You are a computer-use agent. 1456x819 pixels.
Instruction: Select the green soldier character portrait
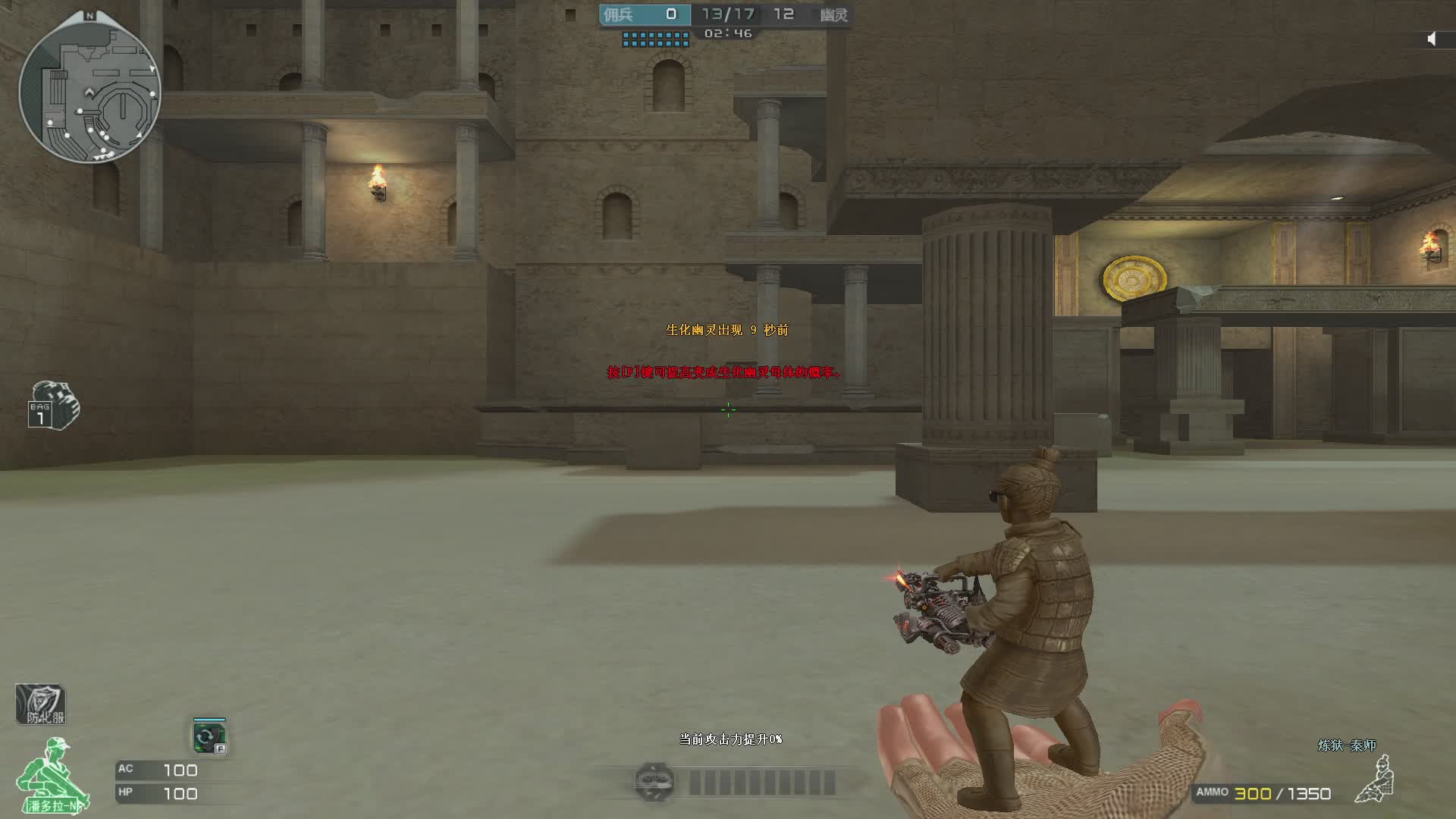pos(53,775)
